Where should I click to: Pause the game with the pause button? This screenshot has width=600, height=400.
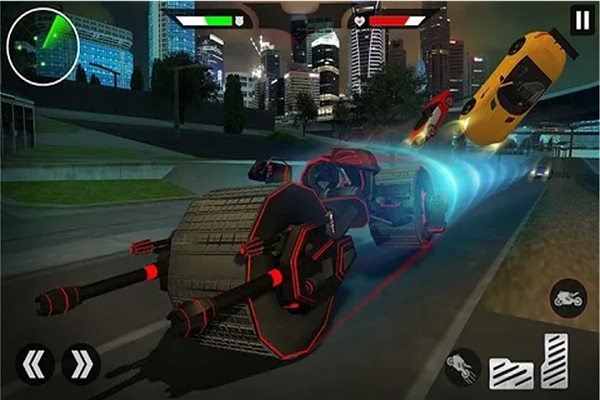pos(582,19)
